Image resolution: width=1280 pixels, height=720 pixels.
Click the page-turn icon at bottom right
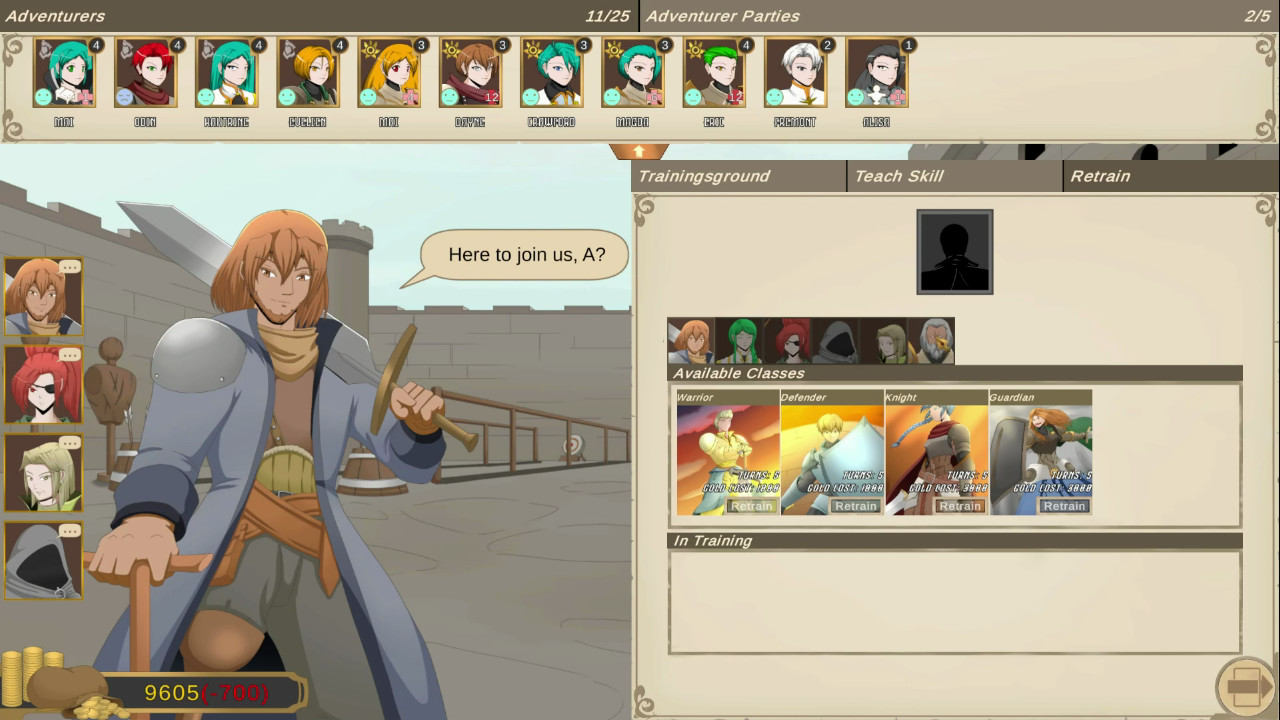click(x=1243, y=686)
